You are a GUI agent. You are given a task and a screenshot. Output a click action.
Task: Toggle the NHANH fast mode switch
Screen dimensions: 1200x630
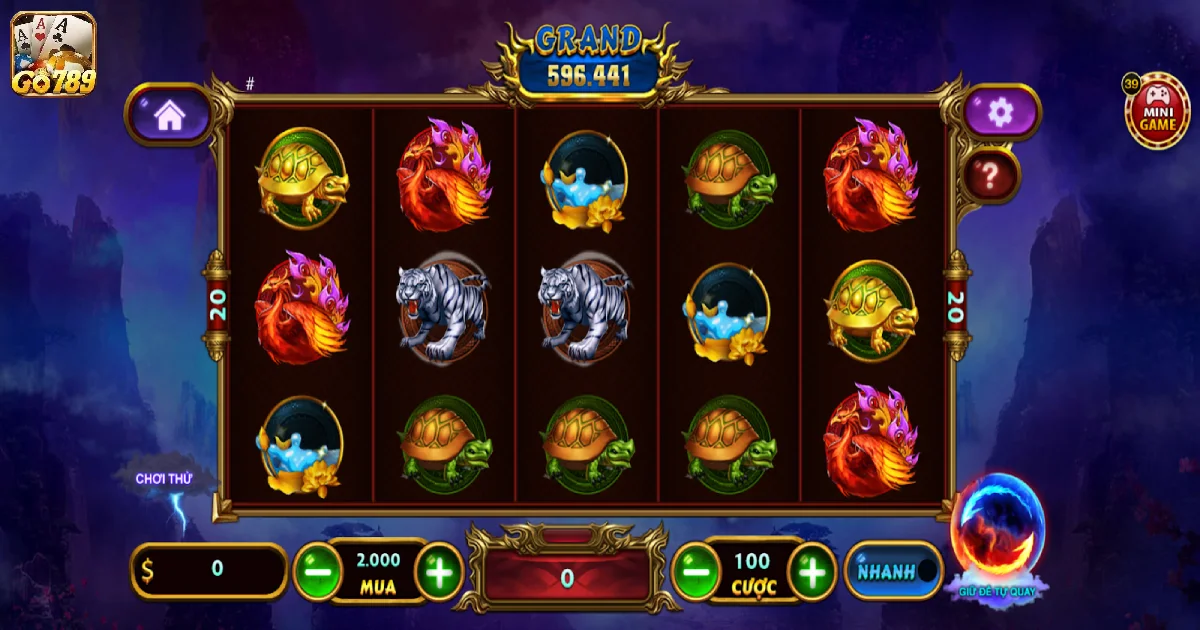pyautogui.click(x=896, y=571)
